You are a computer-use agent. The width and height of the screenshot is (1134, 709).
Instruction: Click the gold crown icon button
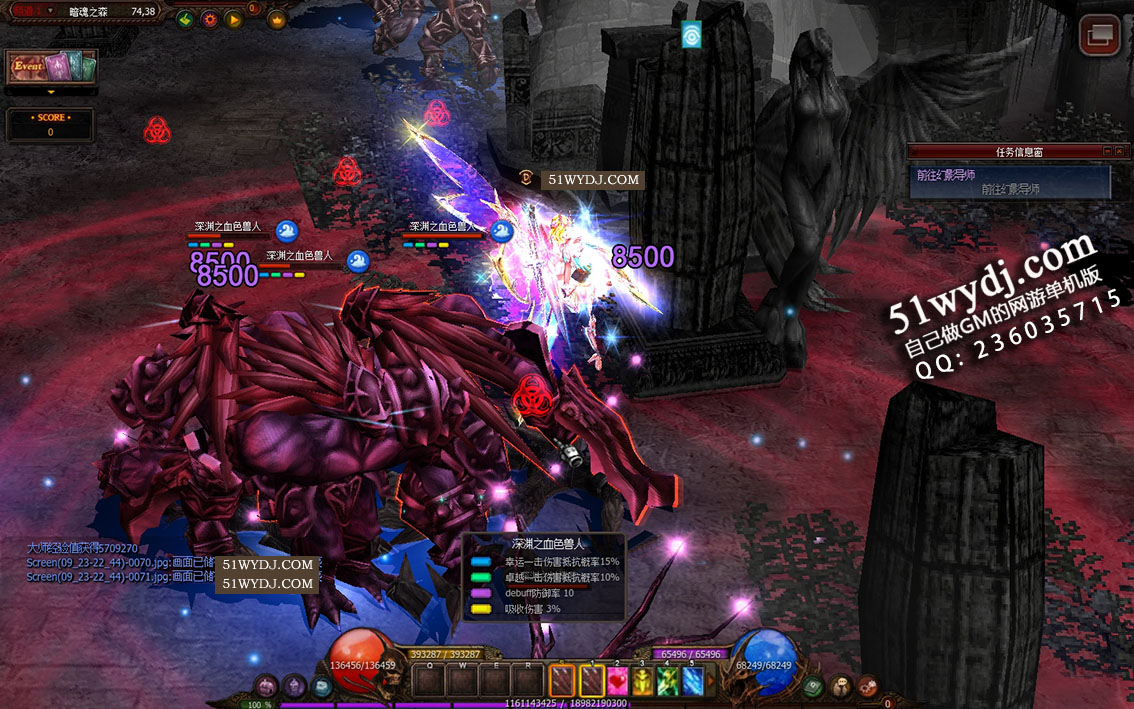tap(275, 19)
